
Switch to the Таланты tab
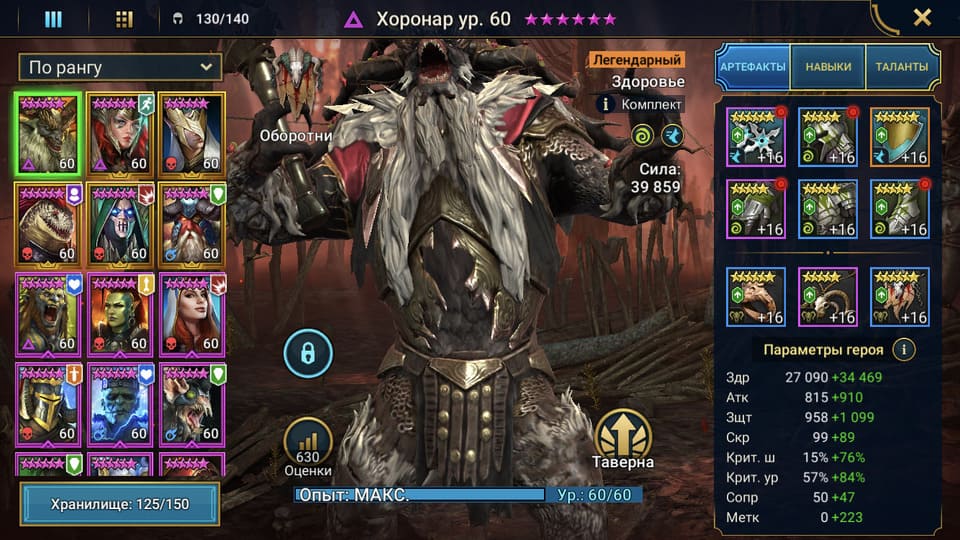point(901,67)
